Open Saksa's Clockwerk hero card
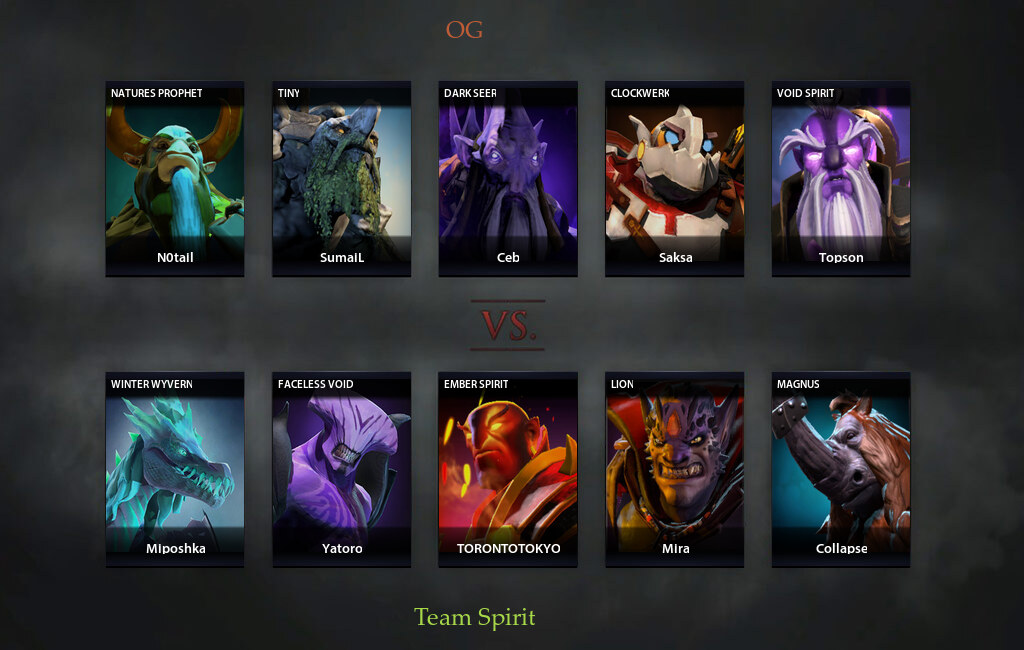 (675, 178)
